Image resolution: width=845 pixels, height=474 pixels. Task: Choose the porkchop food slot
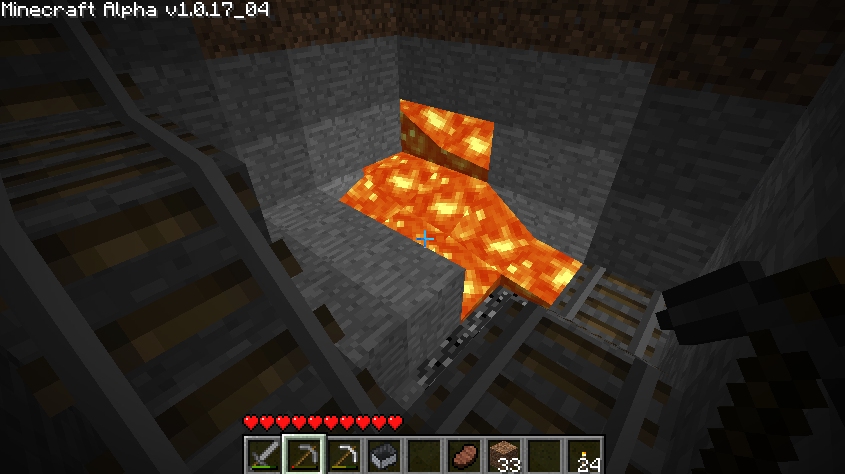(464, 455)
